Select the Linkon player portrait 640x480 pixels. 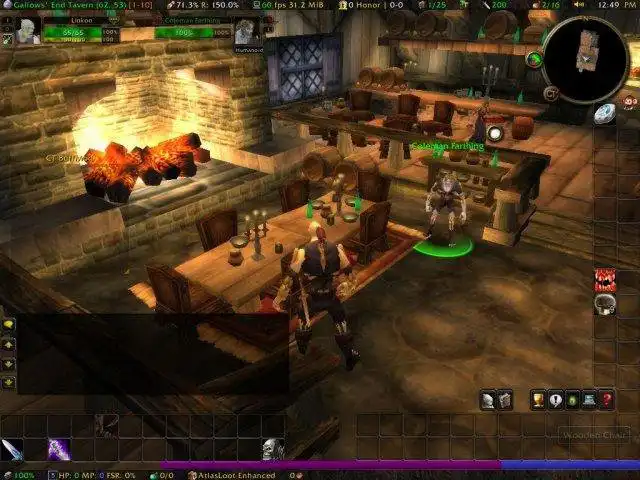(x=28, y=31)
